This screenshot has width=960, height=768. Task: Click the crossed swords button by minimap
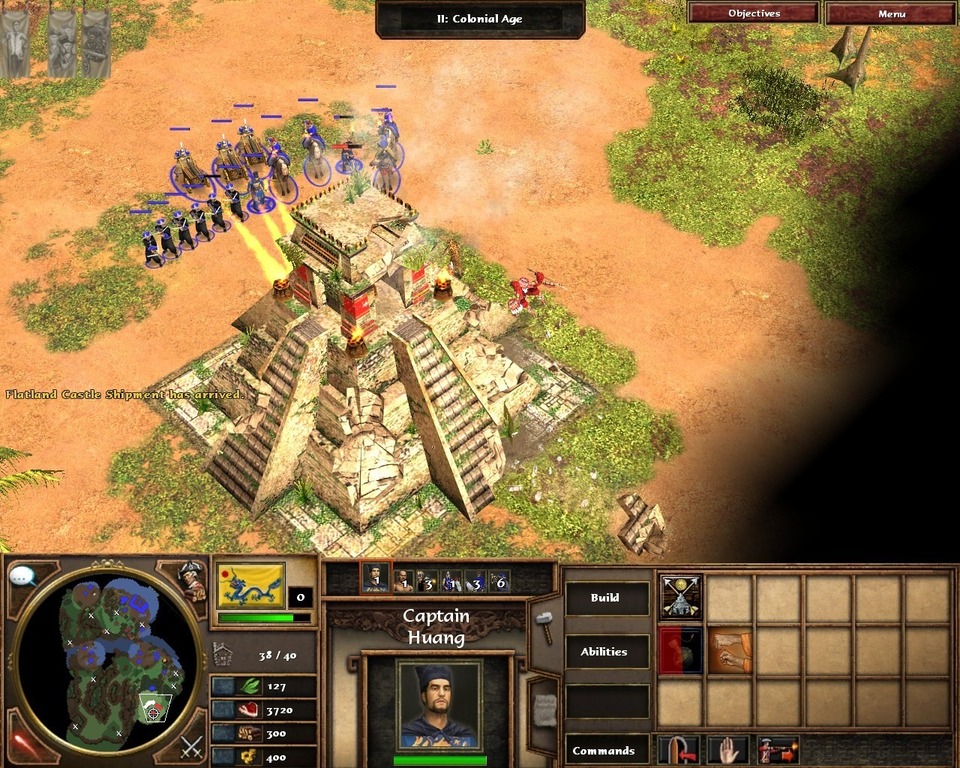click(x=191, y=746)
